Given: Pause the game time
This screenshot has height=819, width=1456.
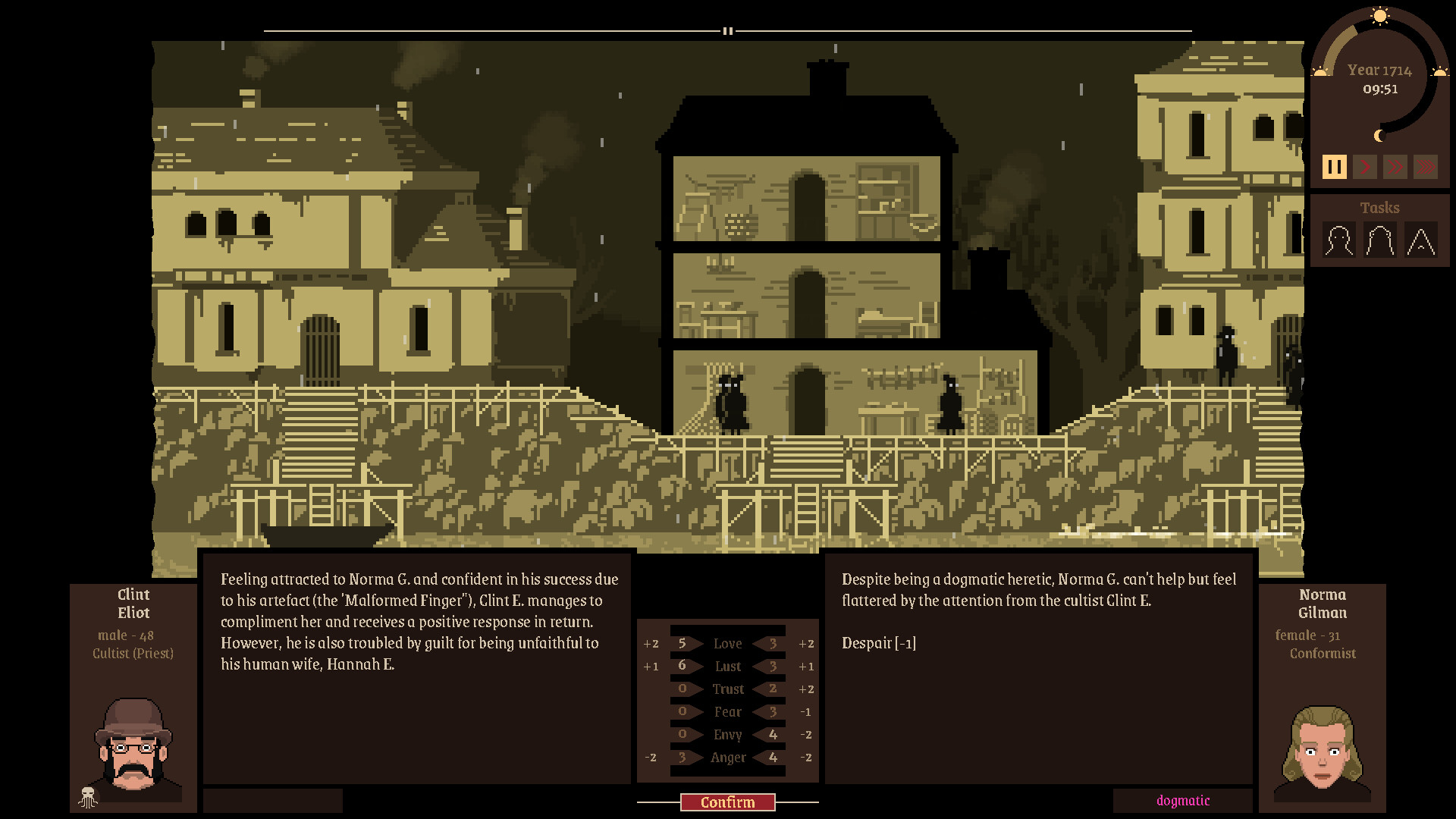Looking at the screenshot, I should point(1335,166).
